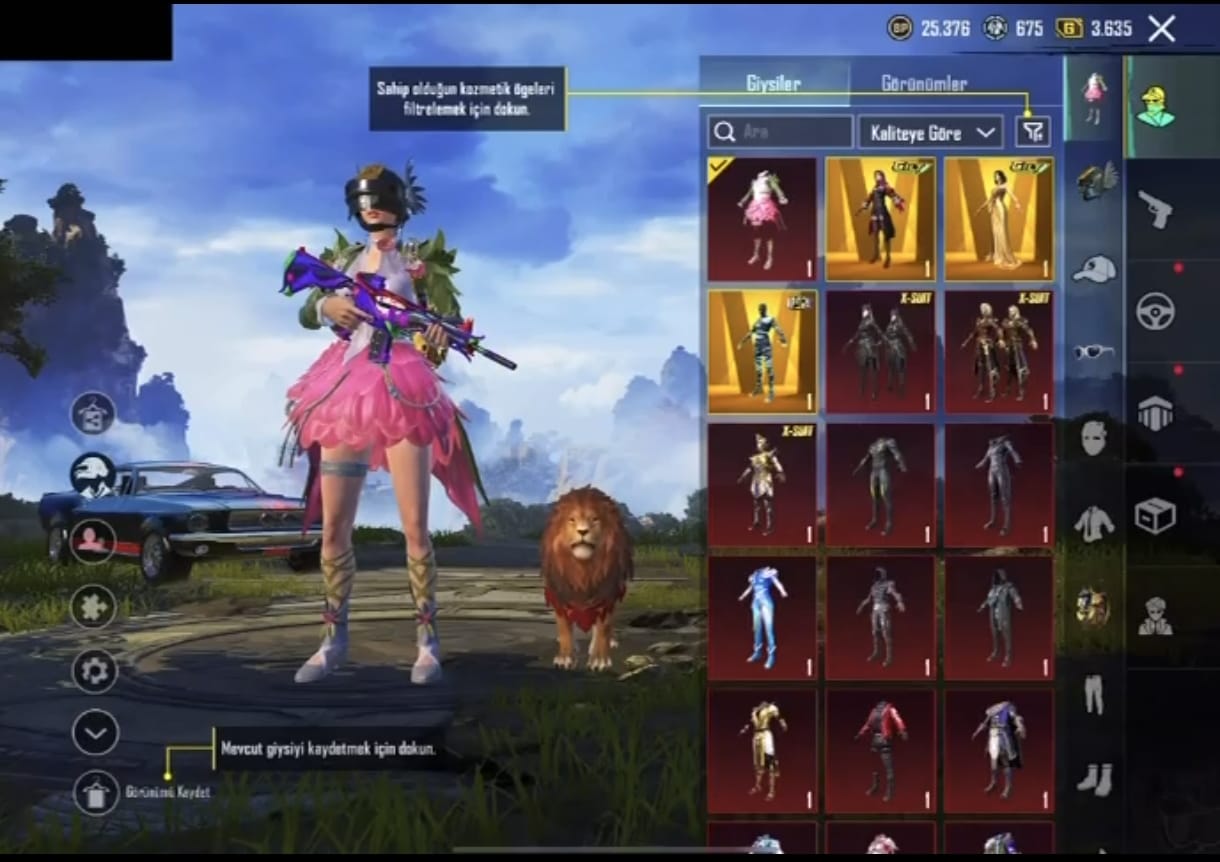1220x862 pixels.
Task: Collapse the side buttons with the down arrow
Action: pos(95,733)
